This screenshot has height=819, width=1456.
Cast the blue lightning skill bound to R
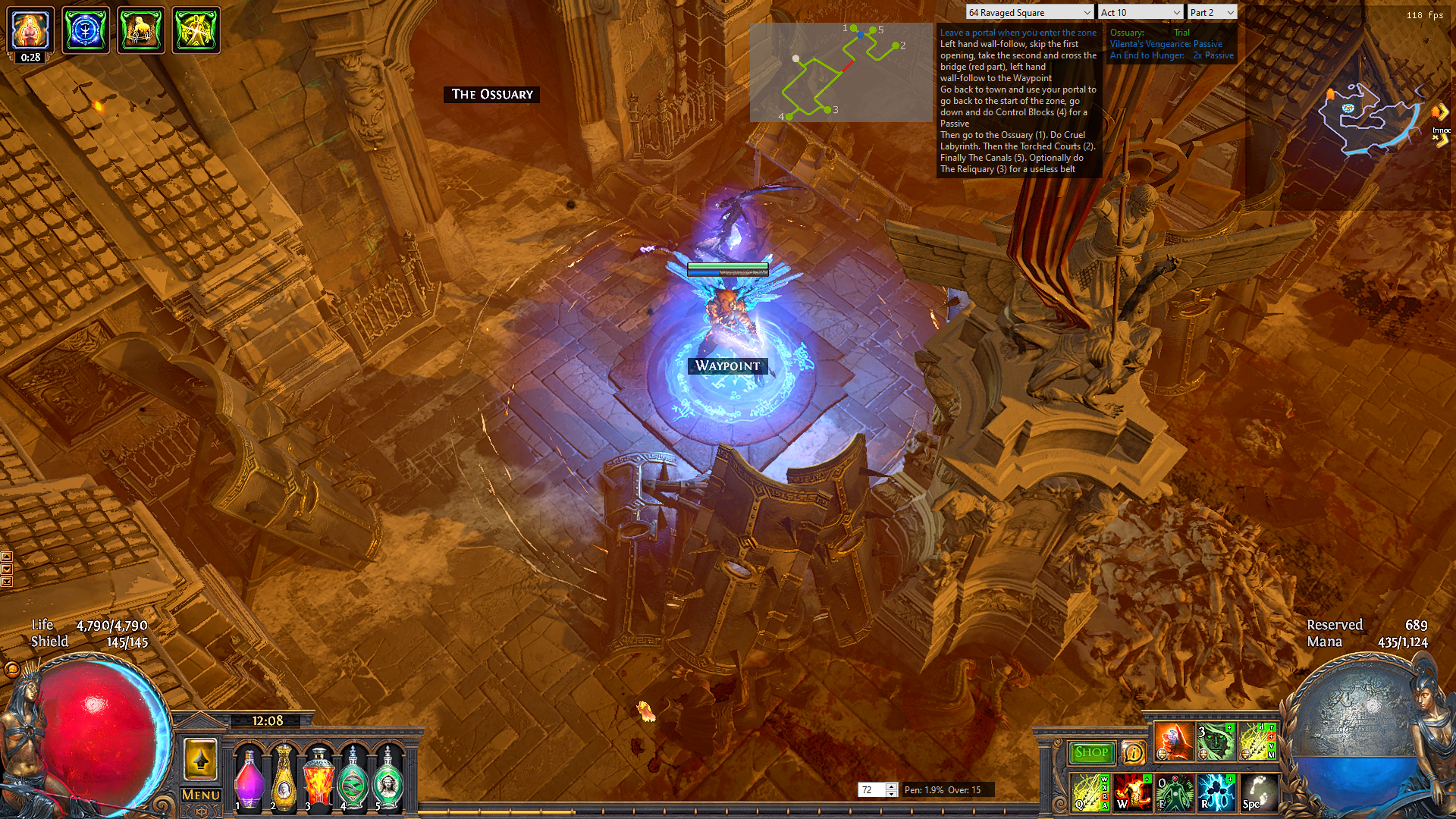[1216, 792]
